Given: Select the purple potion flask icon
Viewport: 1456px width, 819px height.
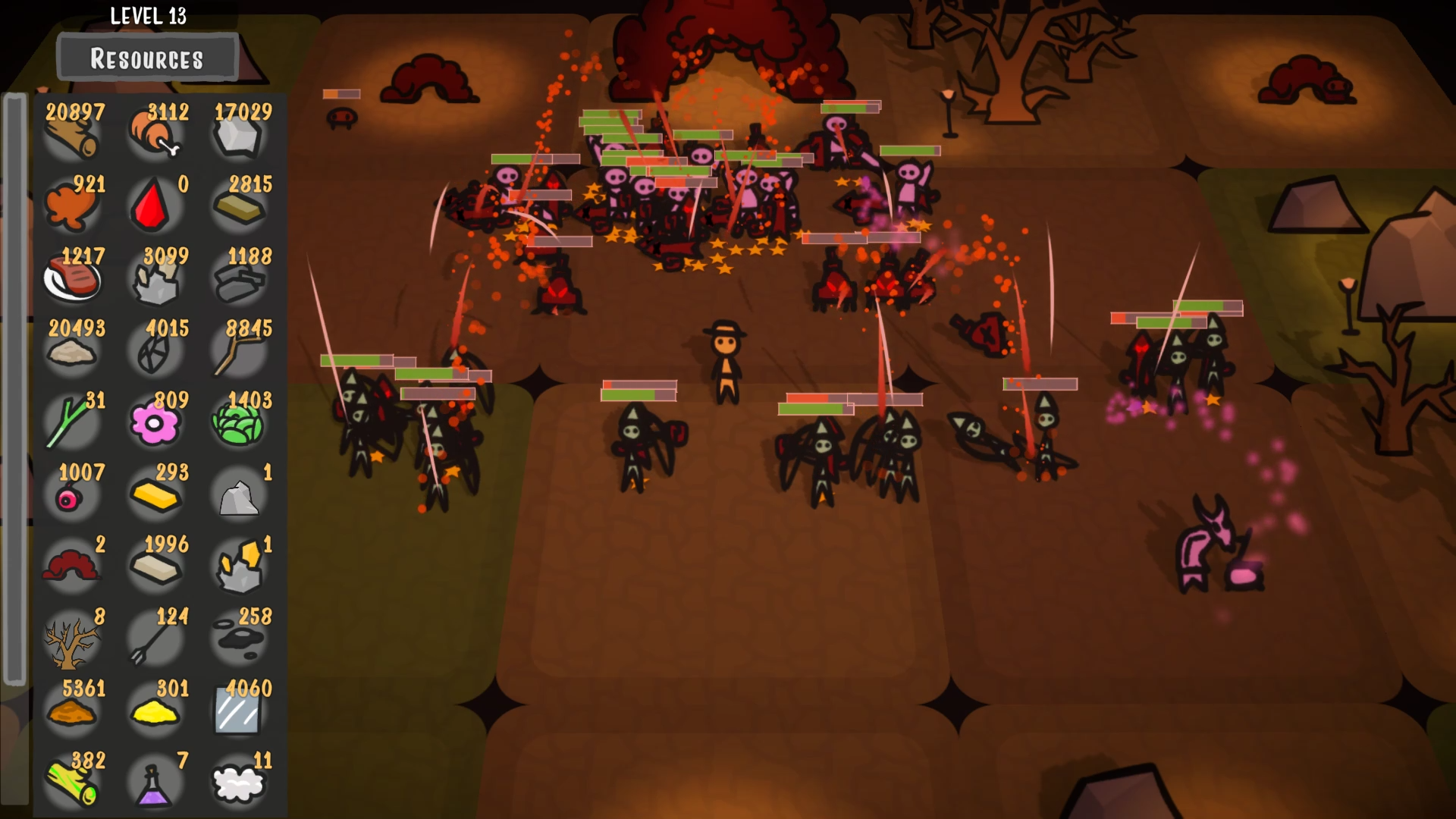Looking at the screenshot, I should pyautogui.click(x=155, y=785).
